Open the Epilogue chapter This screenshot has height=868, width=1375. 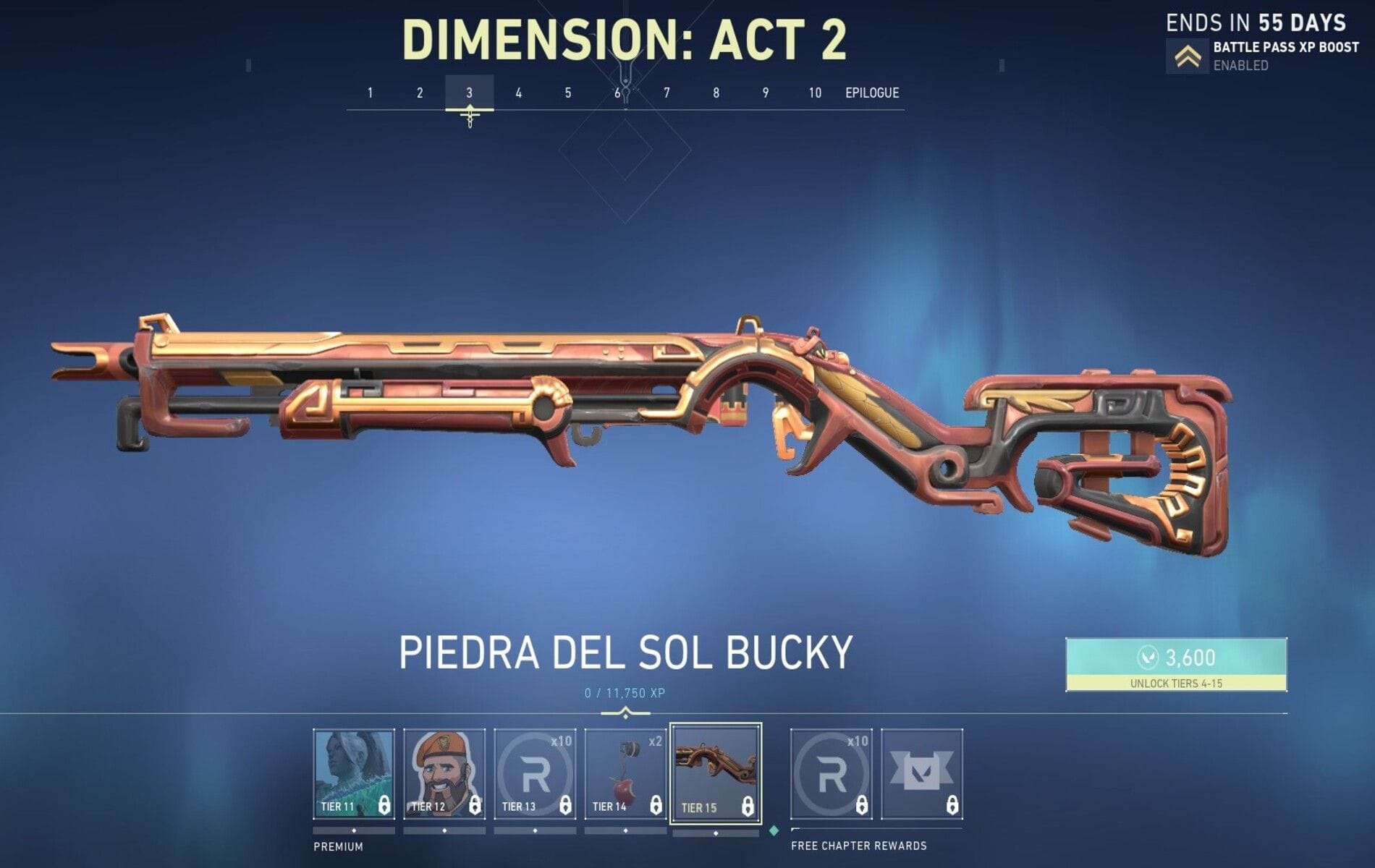[x=872, y=93]
